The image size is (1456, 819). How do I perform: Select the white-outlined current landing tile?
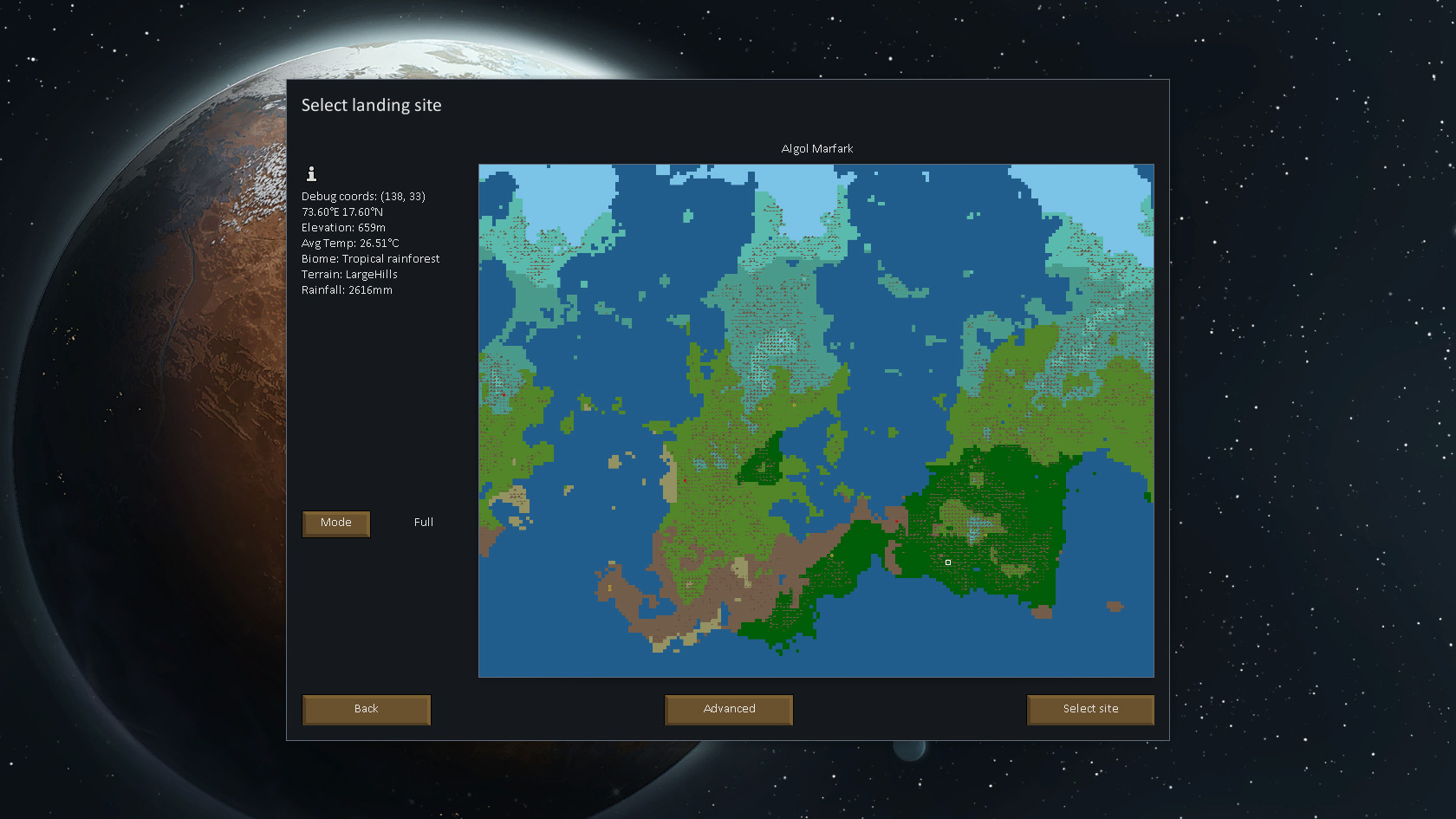tap(948, 562)
